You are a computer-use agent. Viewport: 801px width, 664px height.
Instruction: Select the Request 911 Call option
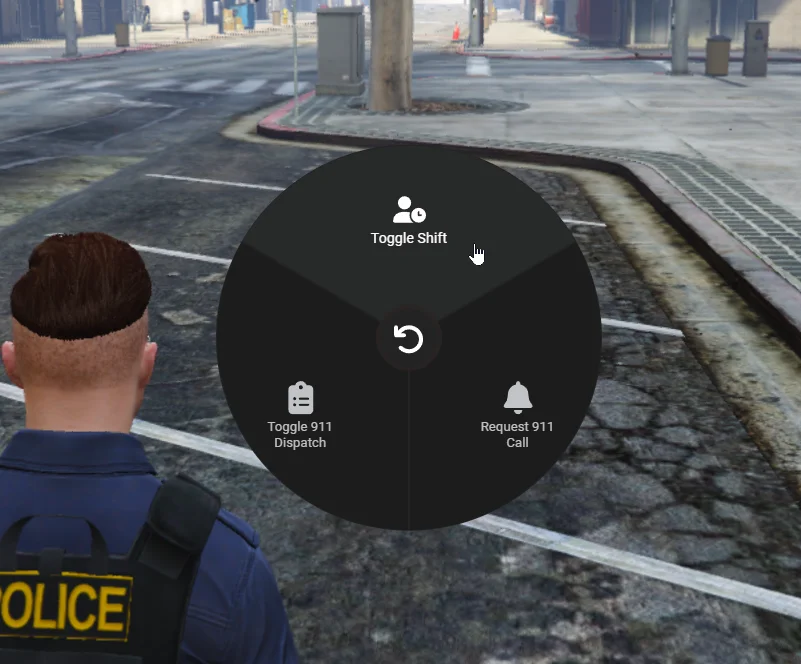click(517, 415)
